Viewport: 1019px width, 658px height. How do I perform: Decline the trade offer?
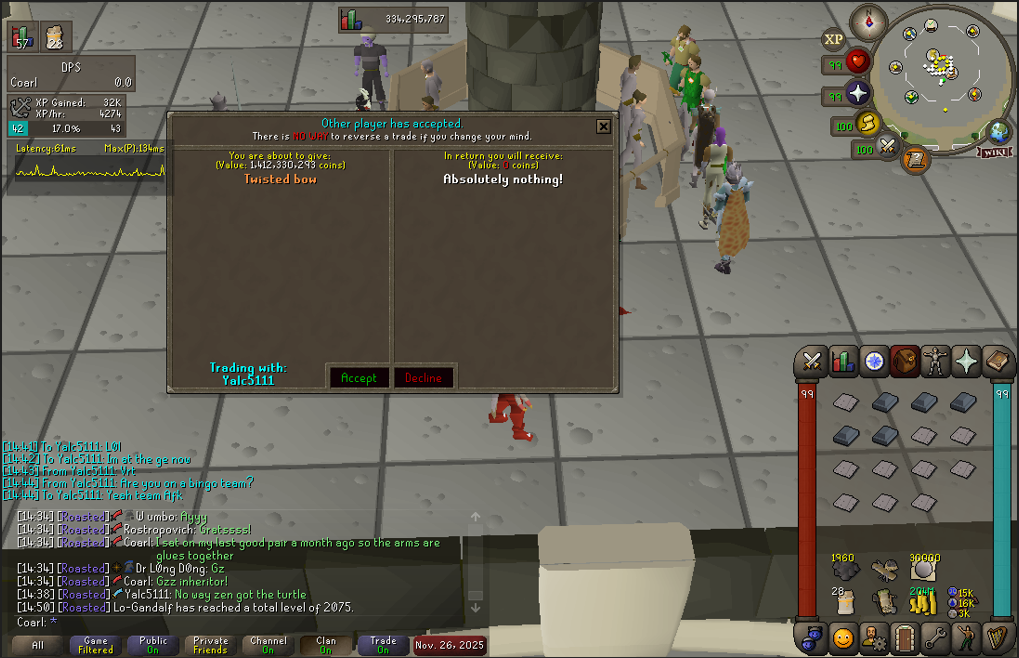(x=423, y=377)
